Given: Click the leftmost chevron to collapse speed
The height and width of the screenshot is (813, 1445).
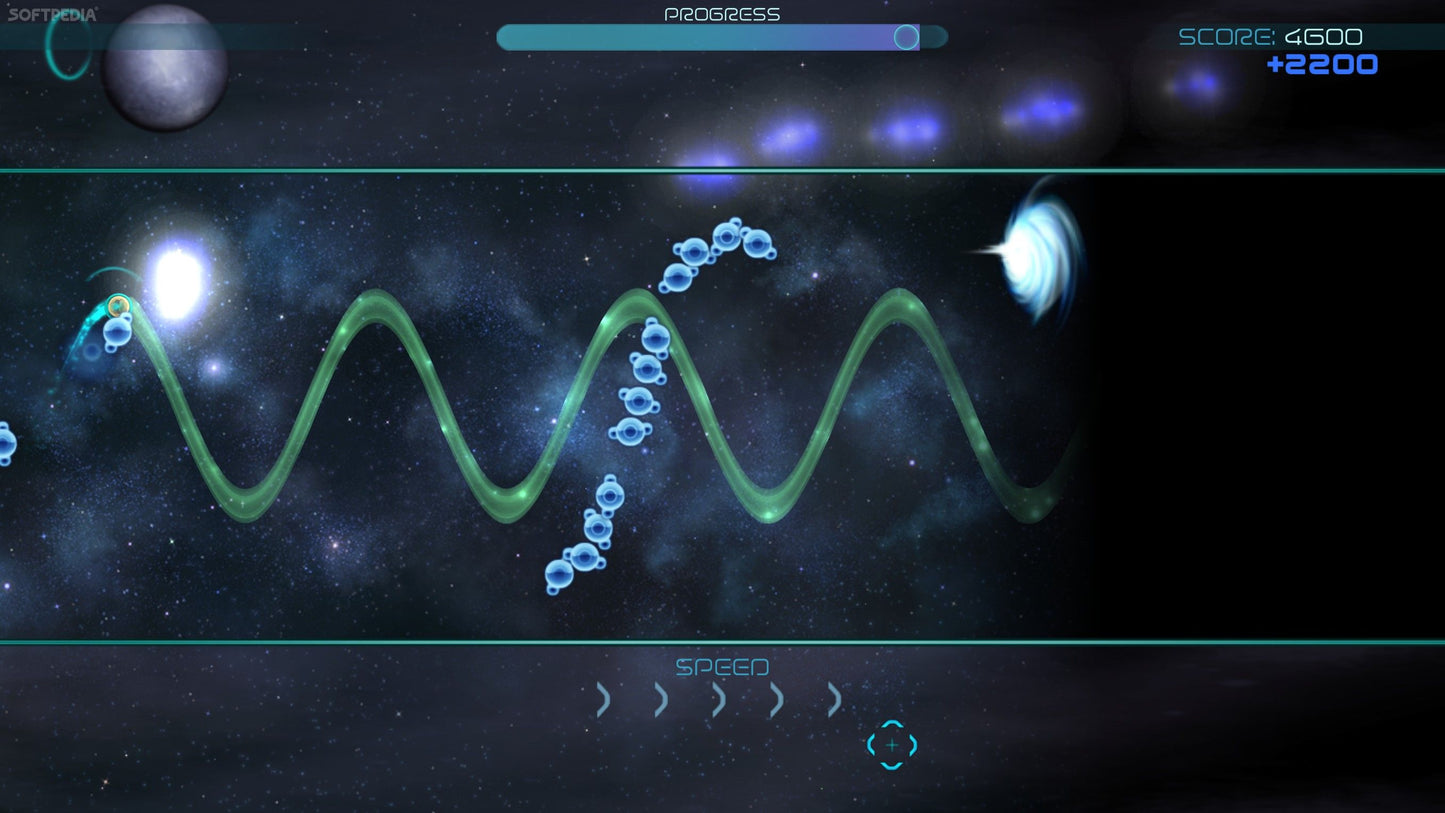Looking at the screenshot, I should pos(603,699).
